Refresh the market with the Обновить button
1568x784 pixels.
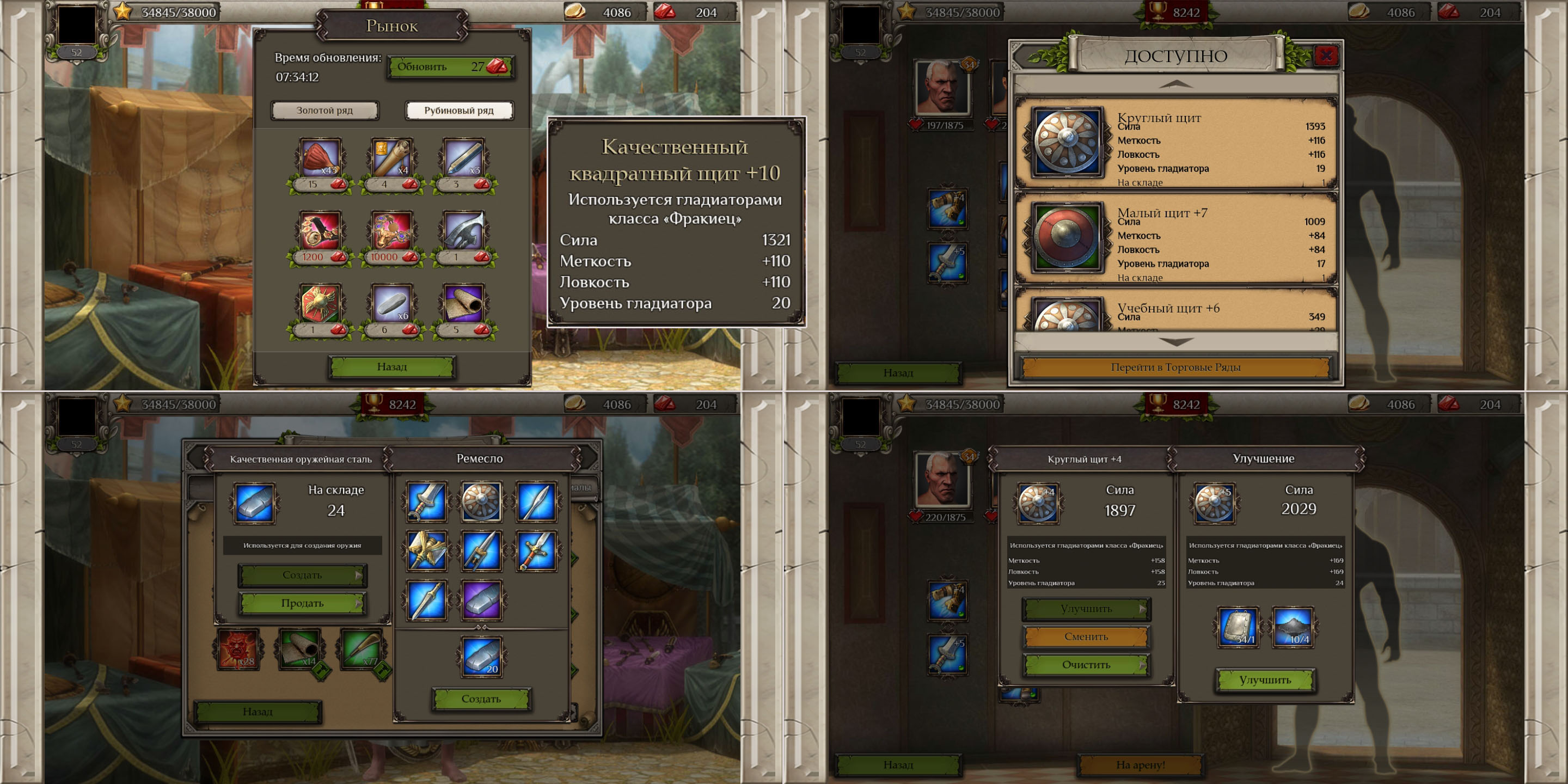450,67
